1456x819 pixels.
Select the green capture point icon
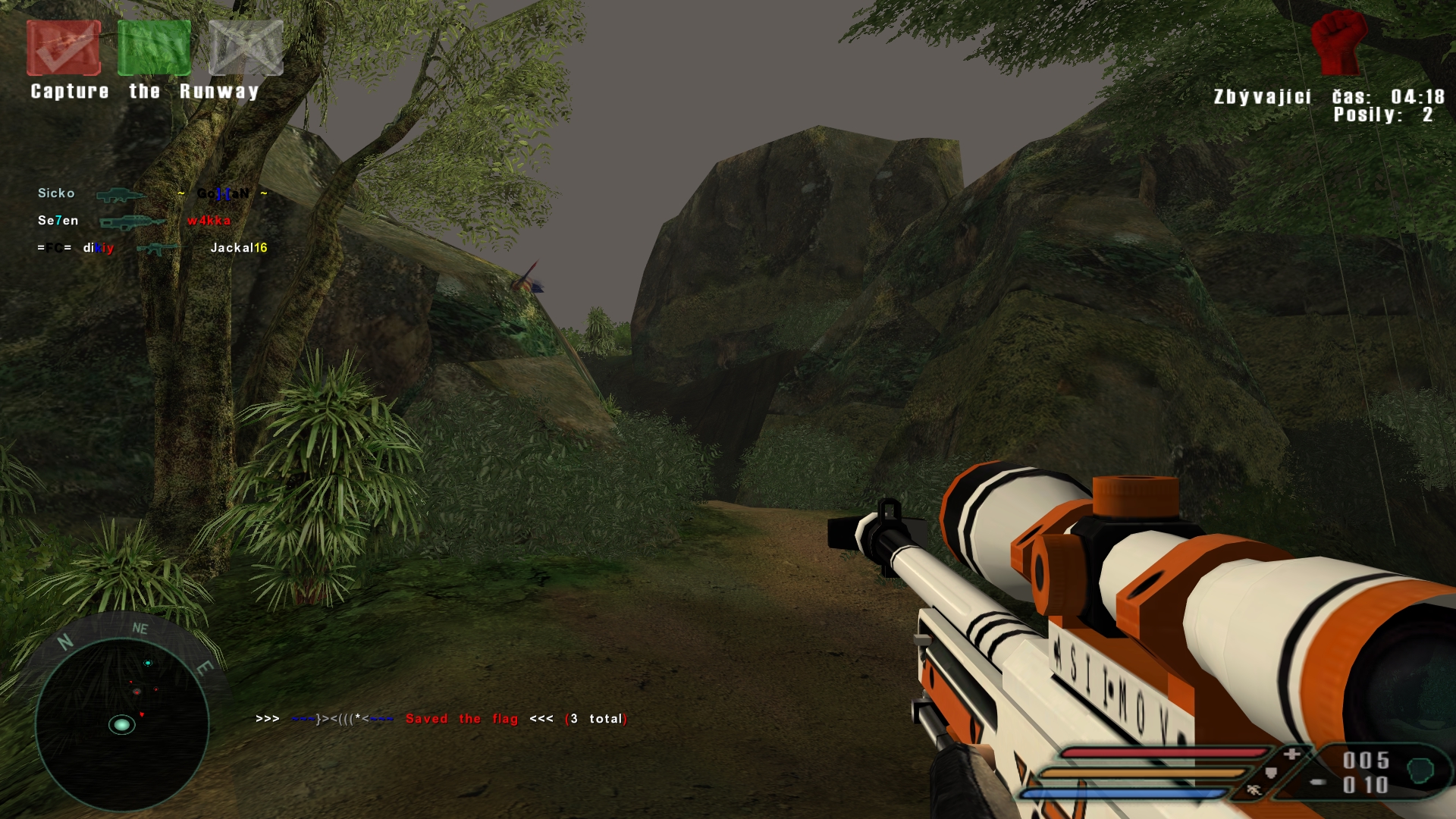(x=154, y=48)
